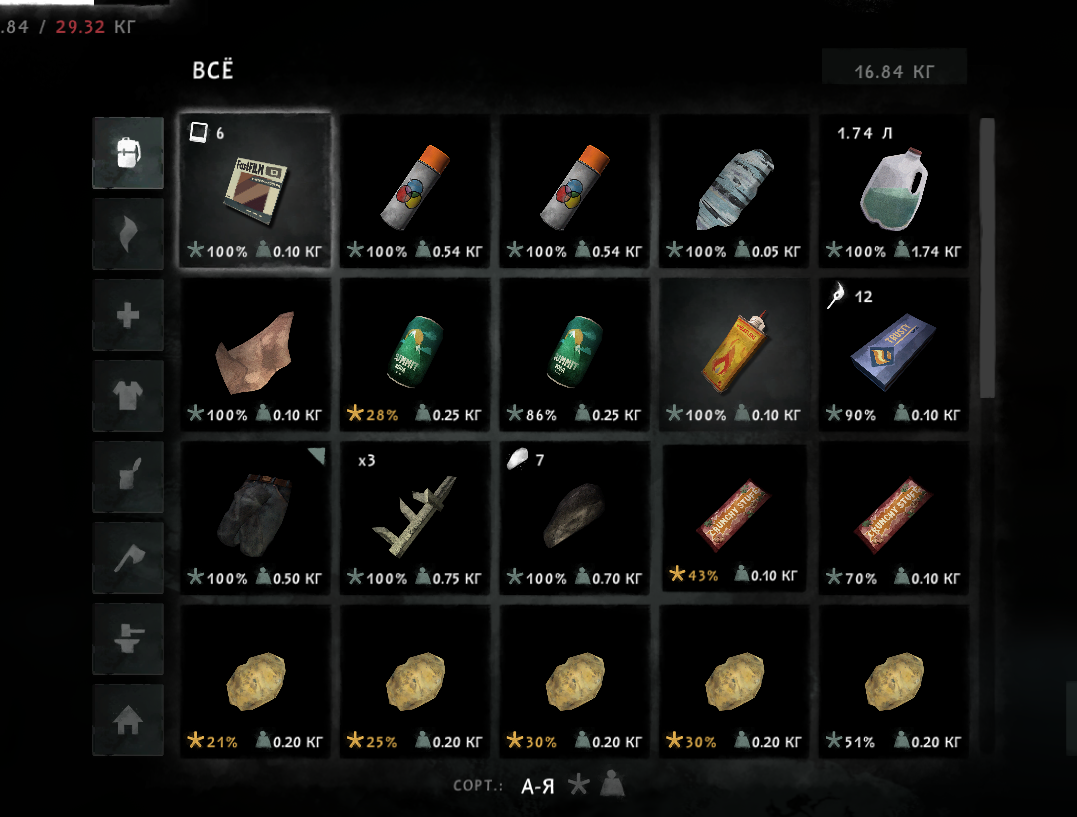Sort items by weight icon
The width and height of the screenshot is (1077, 817).
click(612, 786)
